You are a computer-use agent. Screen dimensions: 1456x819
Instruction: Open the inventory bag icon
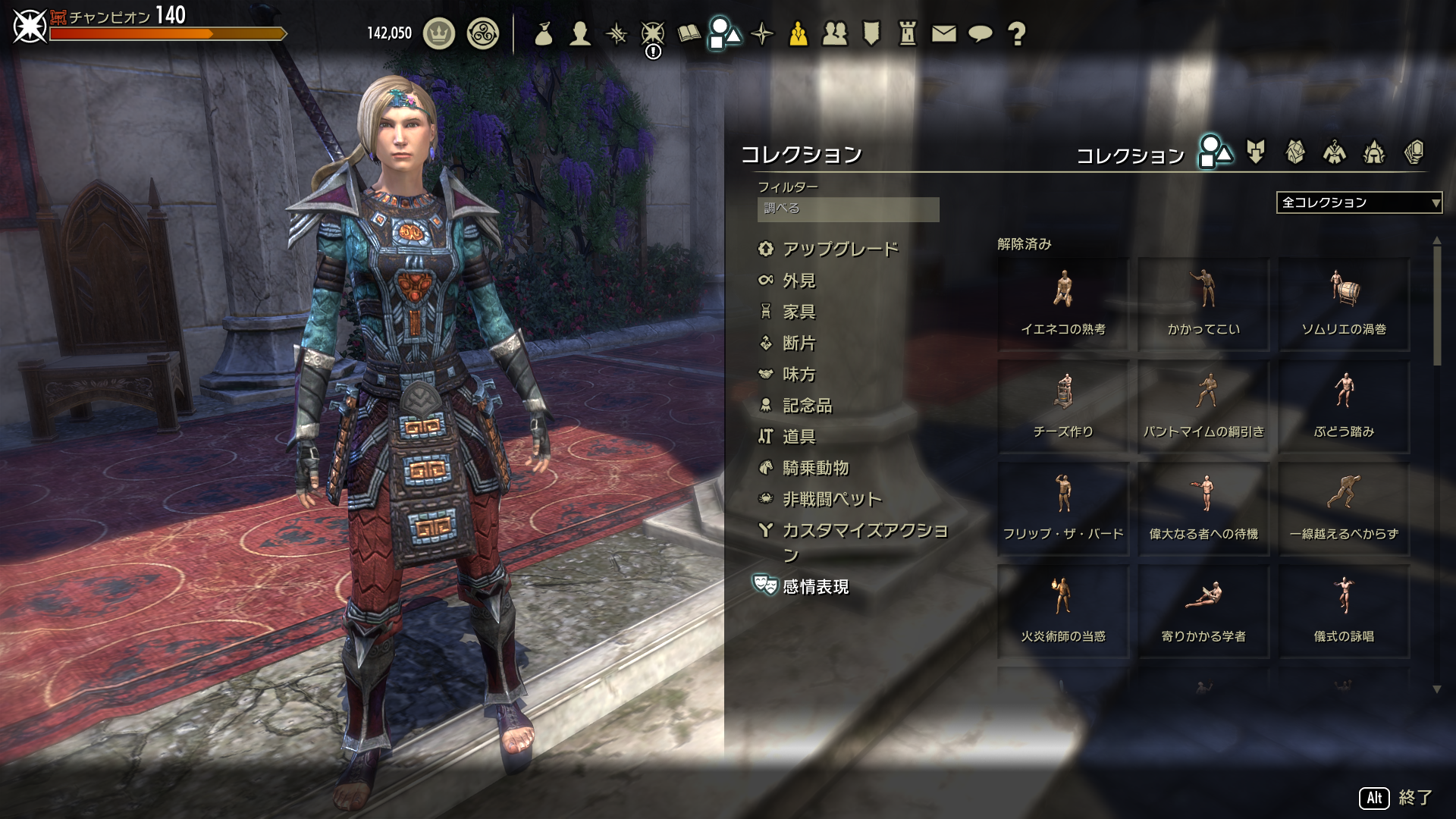pos(543,34)
